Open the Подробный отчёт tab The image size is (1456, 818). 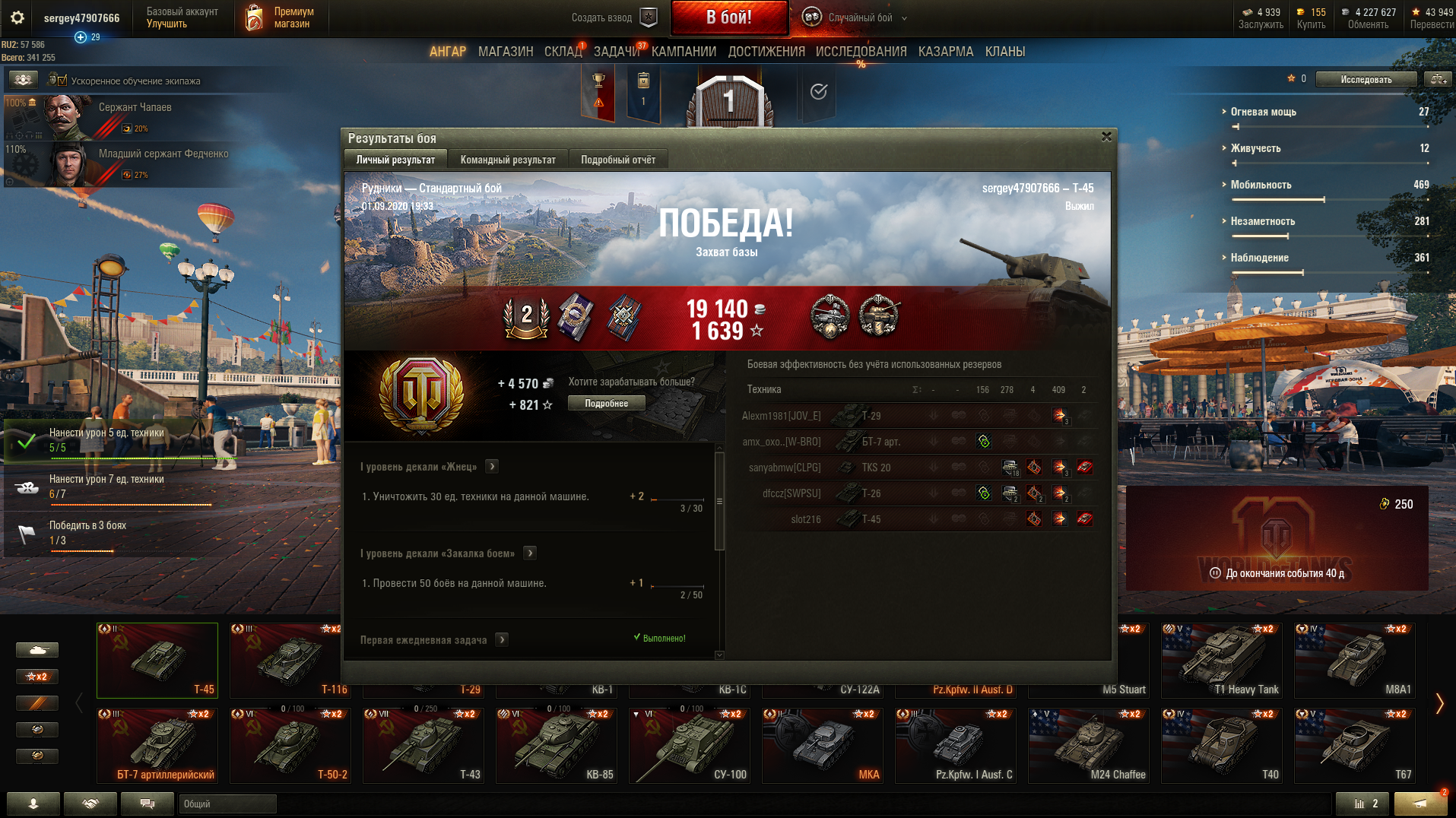[x=618, y=160]
